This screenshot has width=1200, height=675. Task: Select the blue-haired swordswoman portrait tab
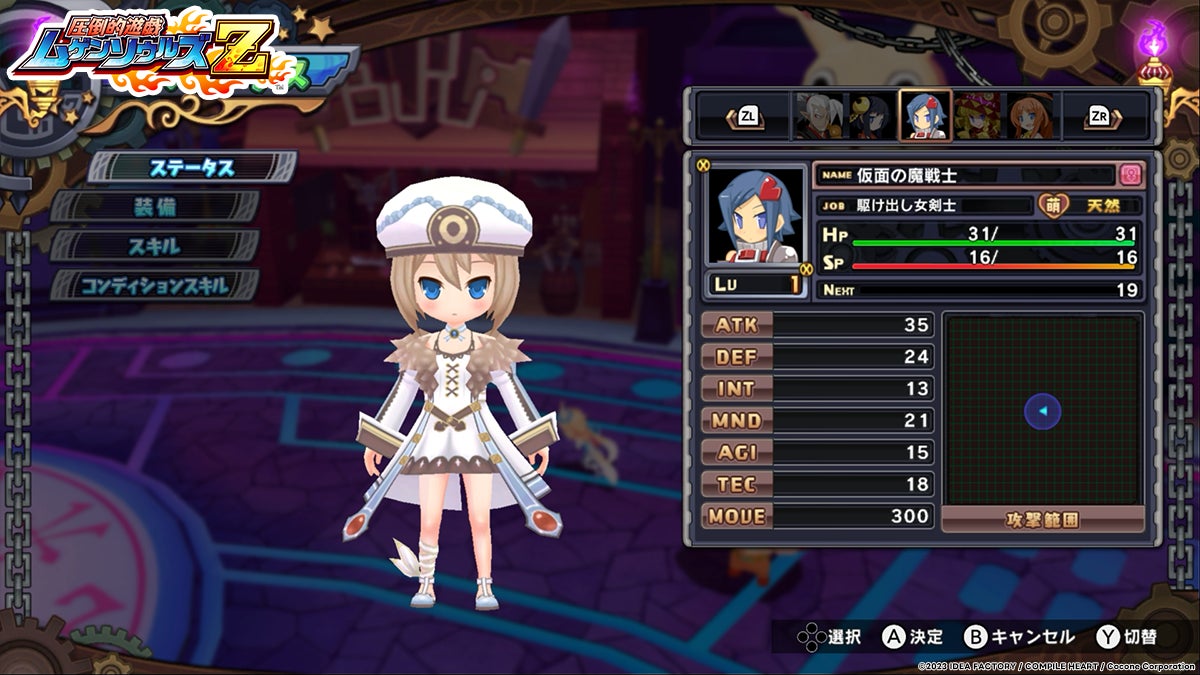pyautogui.click(x=924, y=117)
